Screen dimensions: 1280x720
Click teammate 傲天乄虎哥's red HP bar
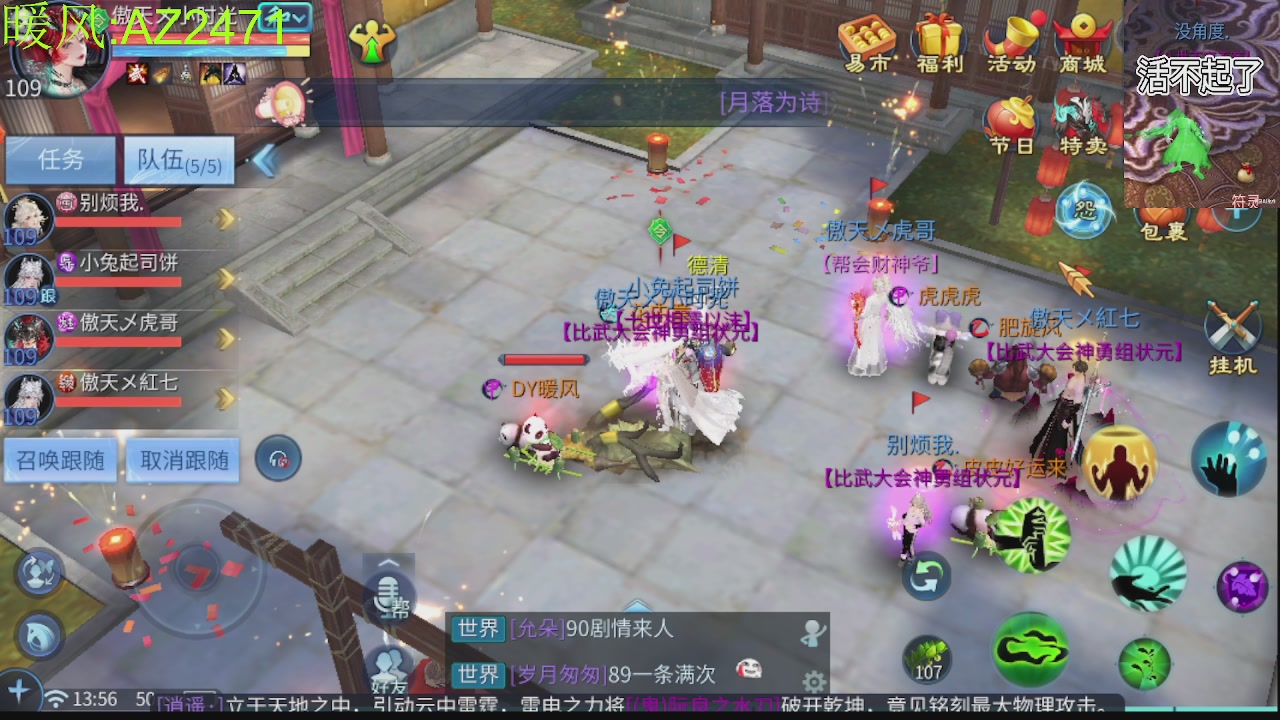pos(120,340)
